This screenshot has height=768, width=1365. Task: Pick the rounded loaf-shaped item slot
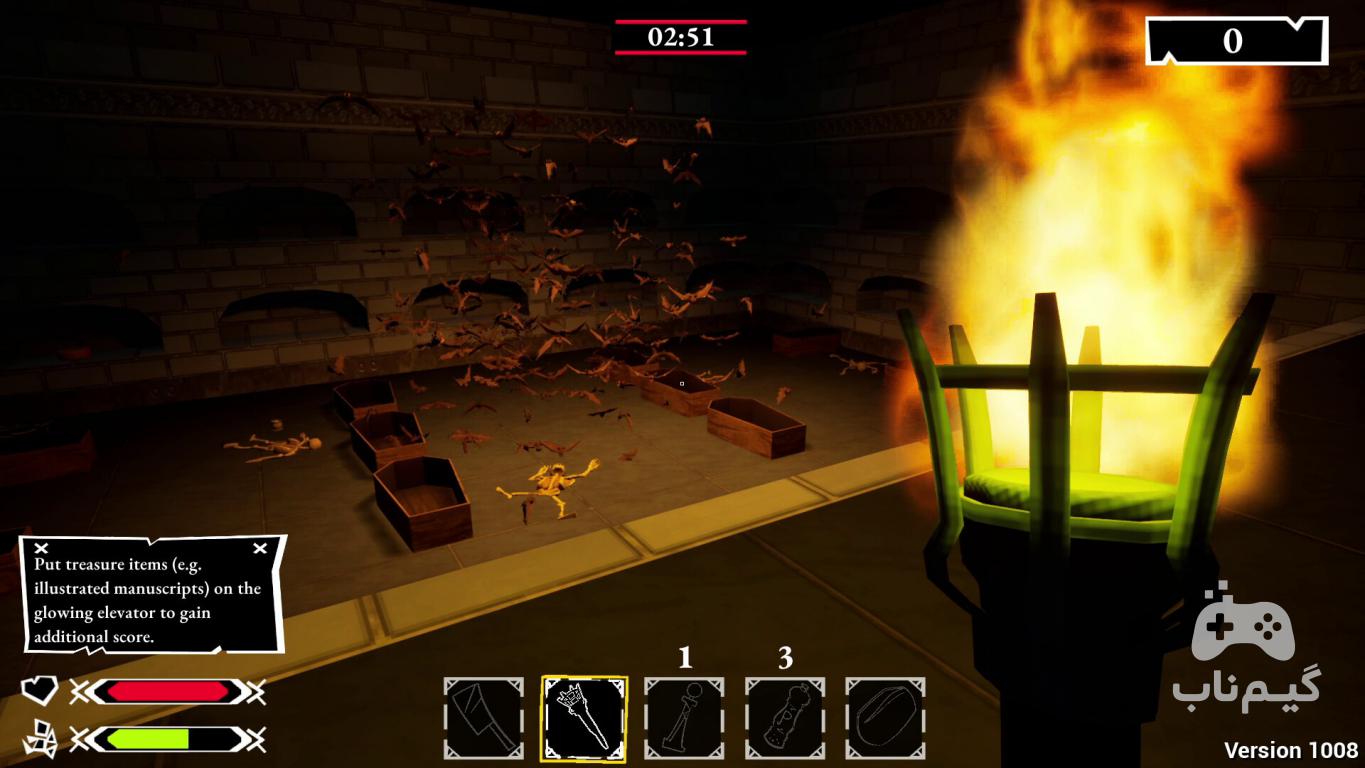(885, 718)
